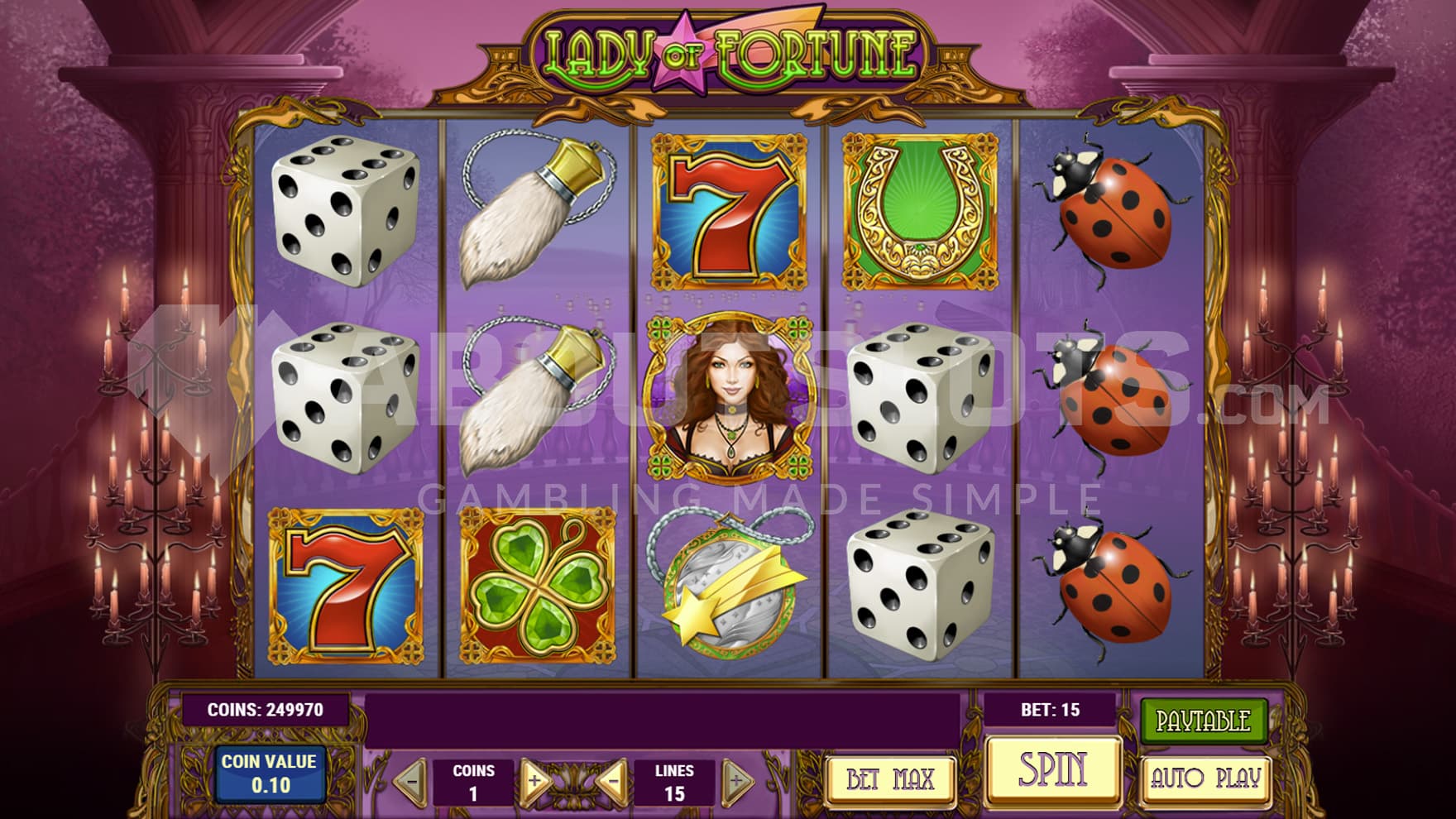This screenshot has width=1456, height=819.
Task: Open the Paytable
Action: [x=1203, y=721]
